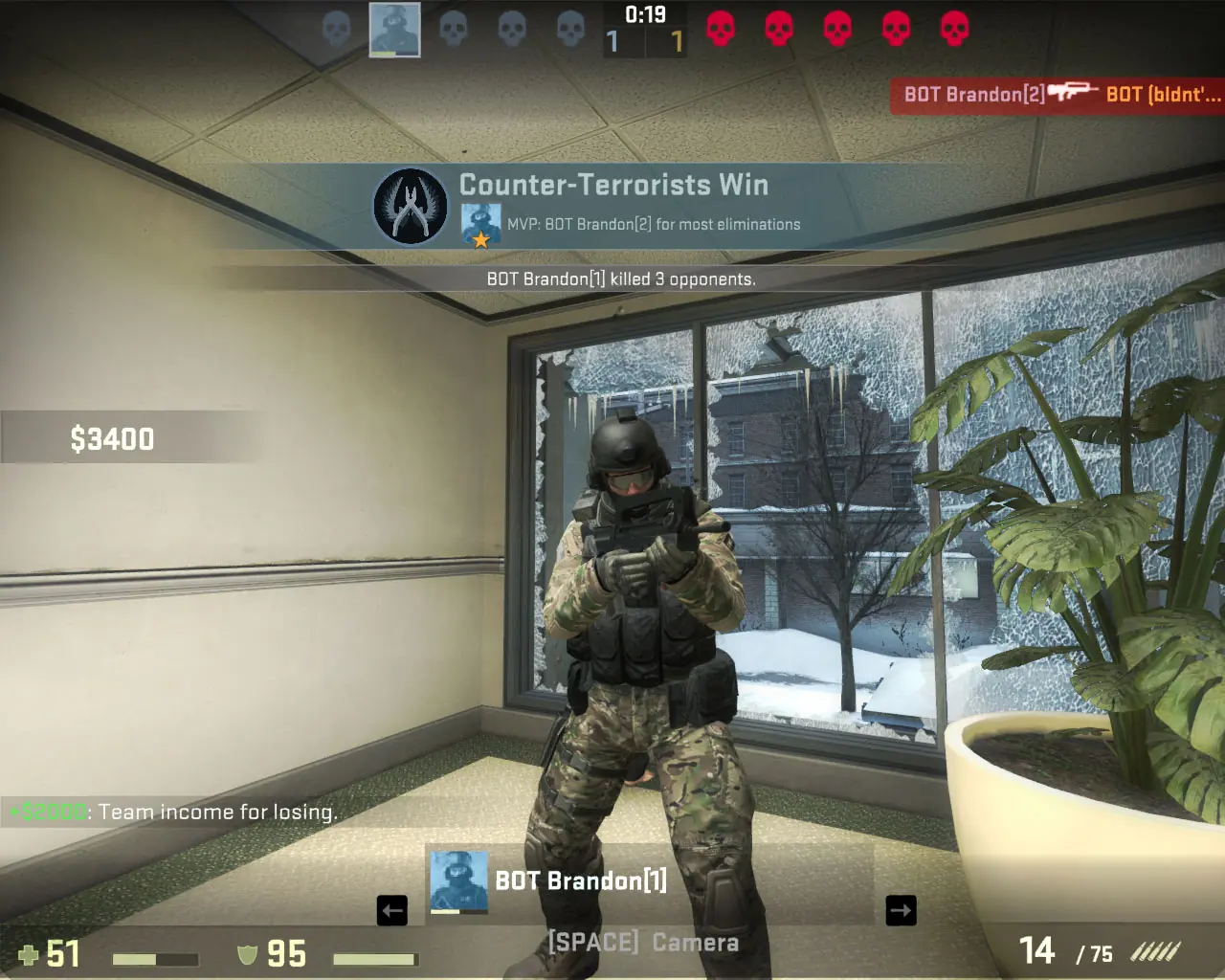
Task: Click a gray skull icon on the CT side
Action: [454, 30]
